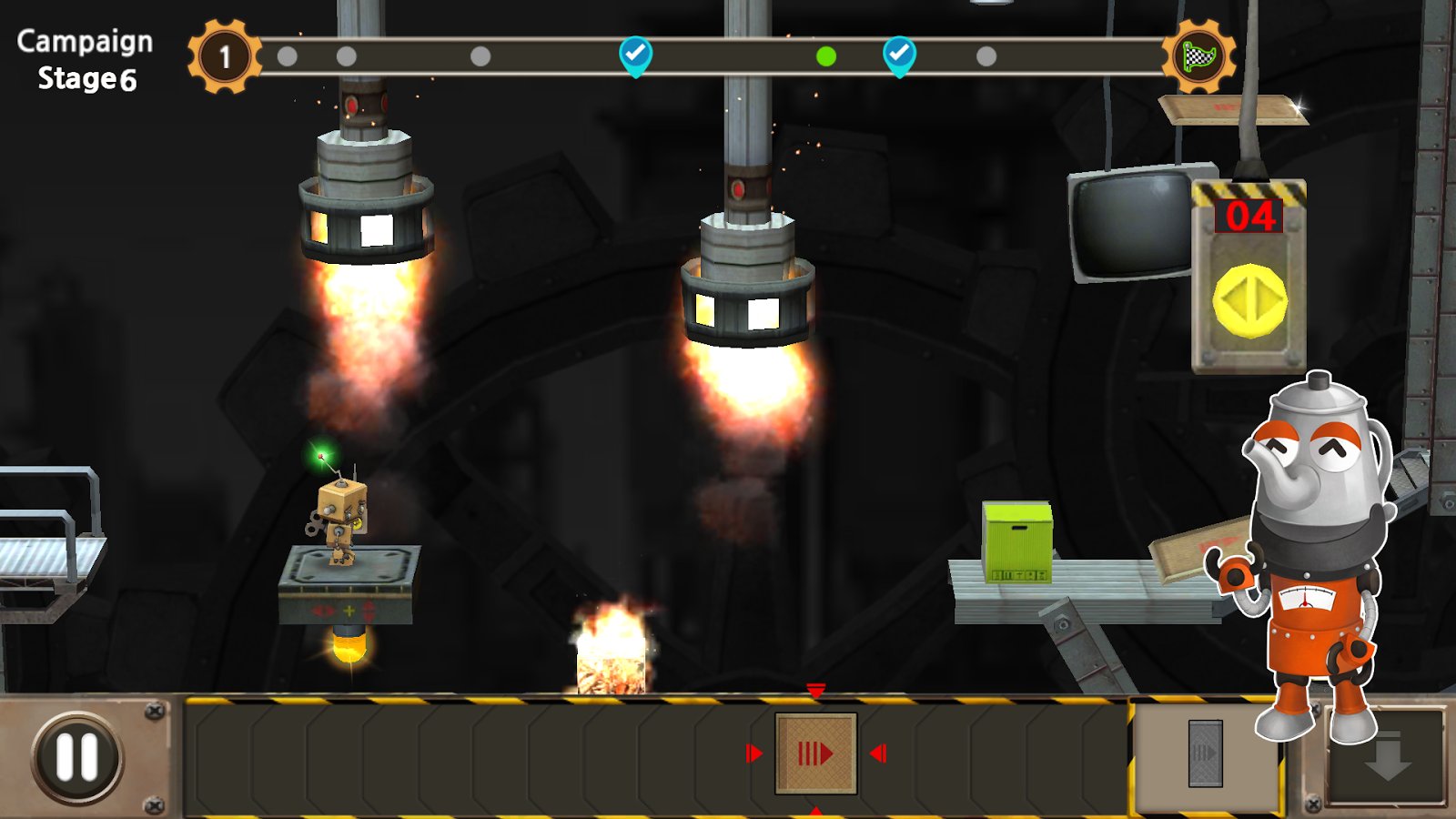Click the red arrow right of the block

pyautogui.click(x=878, y=753)
